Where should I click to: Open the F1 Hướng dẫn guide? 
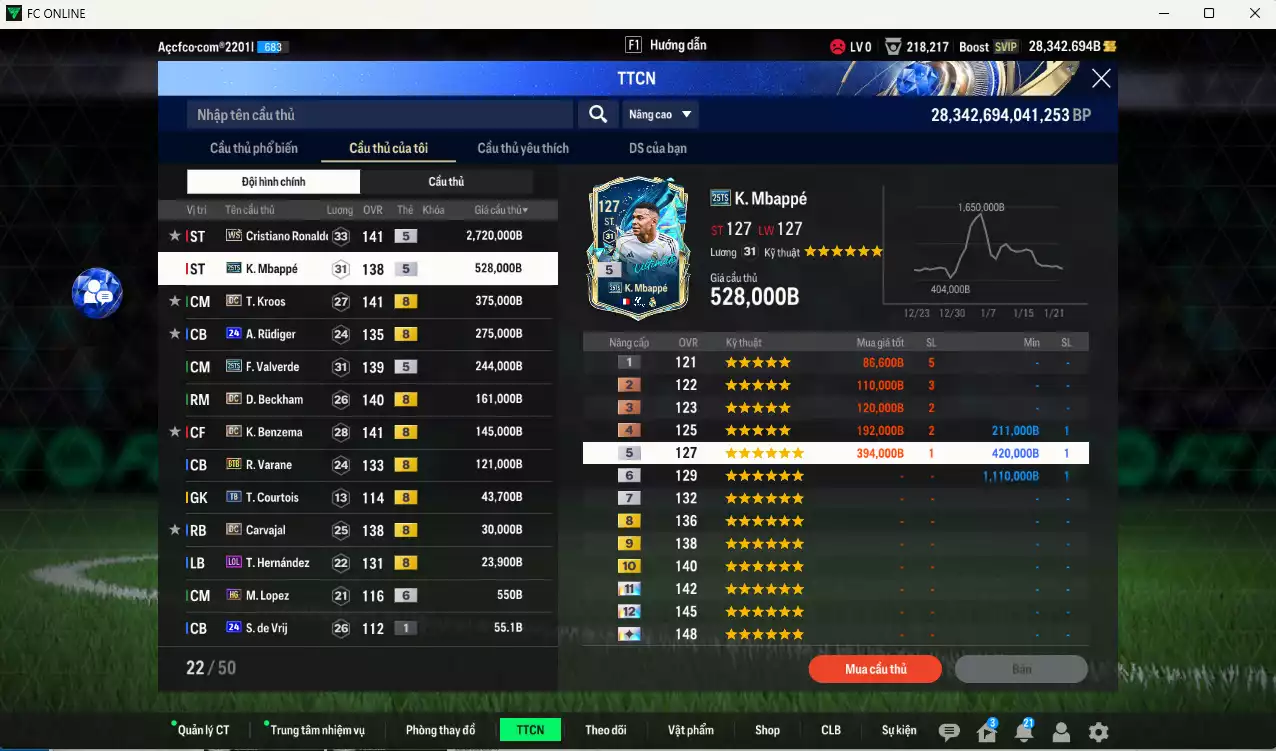[x=666, y=46]
